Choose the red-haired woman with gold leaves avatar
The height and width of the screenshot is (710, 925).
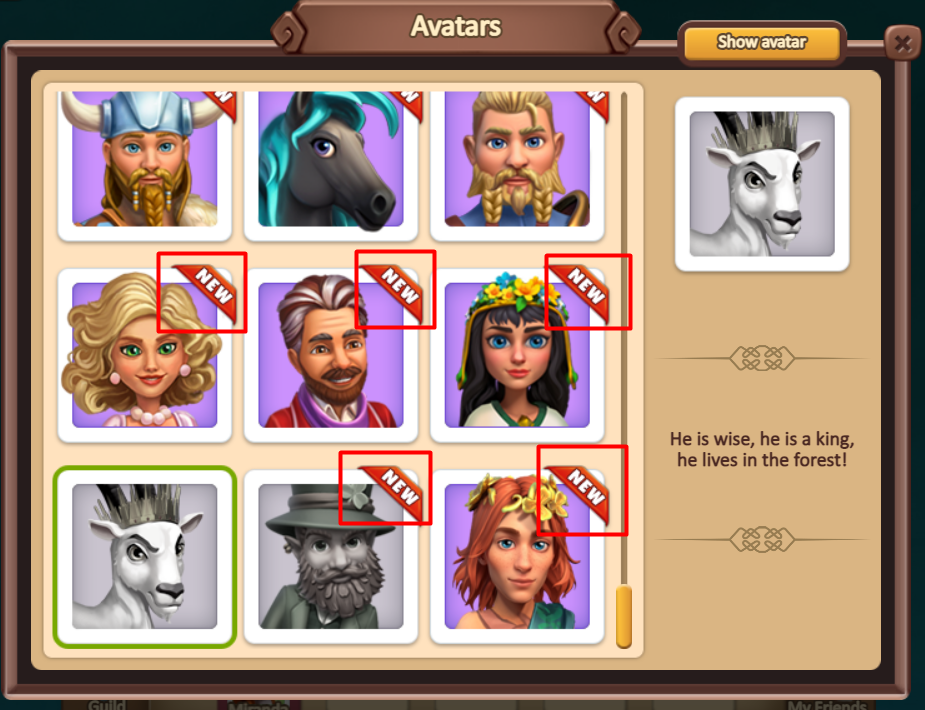pyautogui.click(x=517, y=556)
